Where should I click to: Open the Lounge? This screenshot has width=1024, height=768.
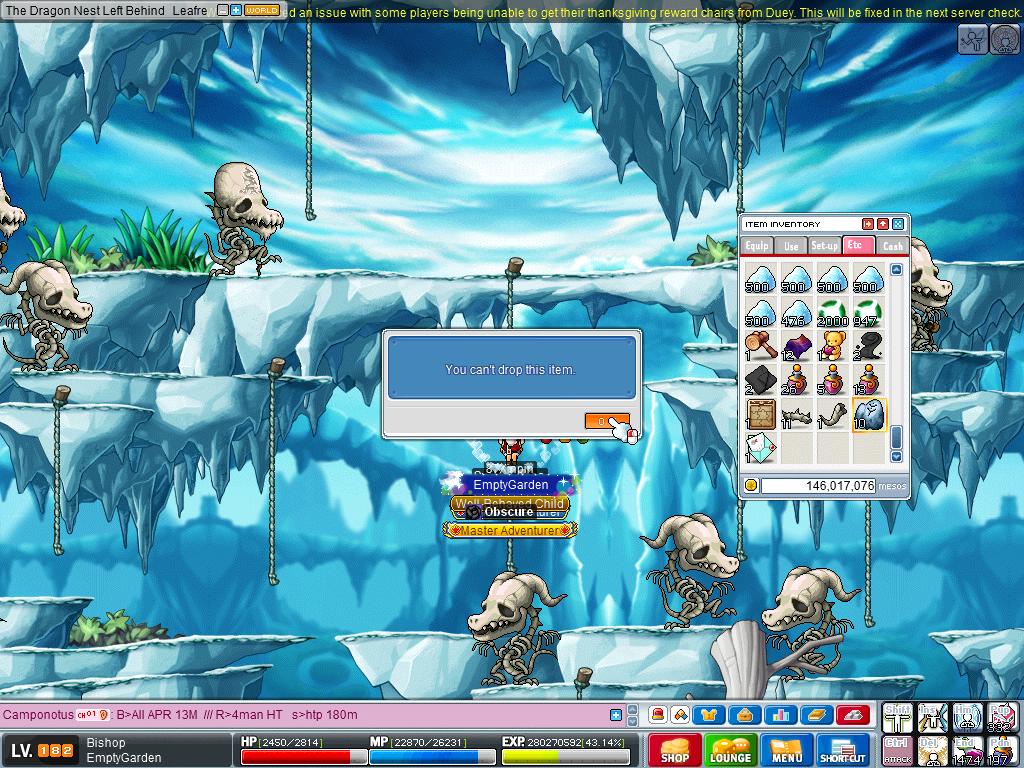click(730, 750)
